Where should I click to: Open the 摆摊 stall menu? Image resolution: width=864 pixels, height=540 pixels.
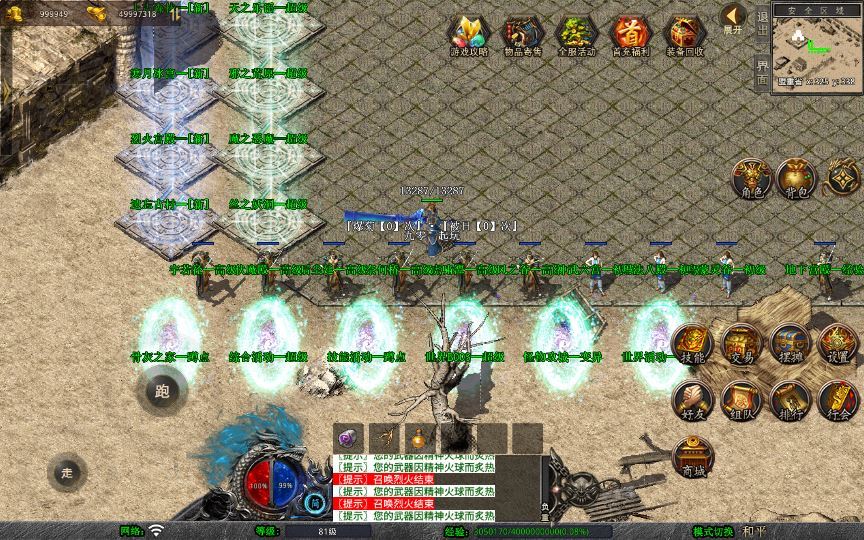coord(789,345)
